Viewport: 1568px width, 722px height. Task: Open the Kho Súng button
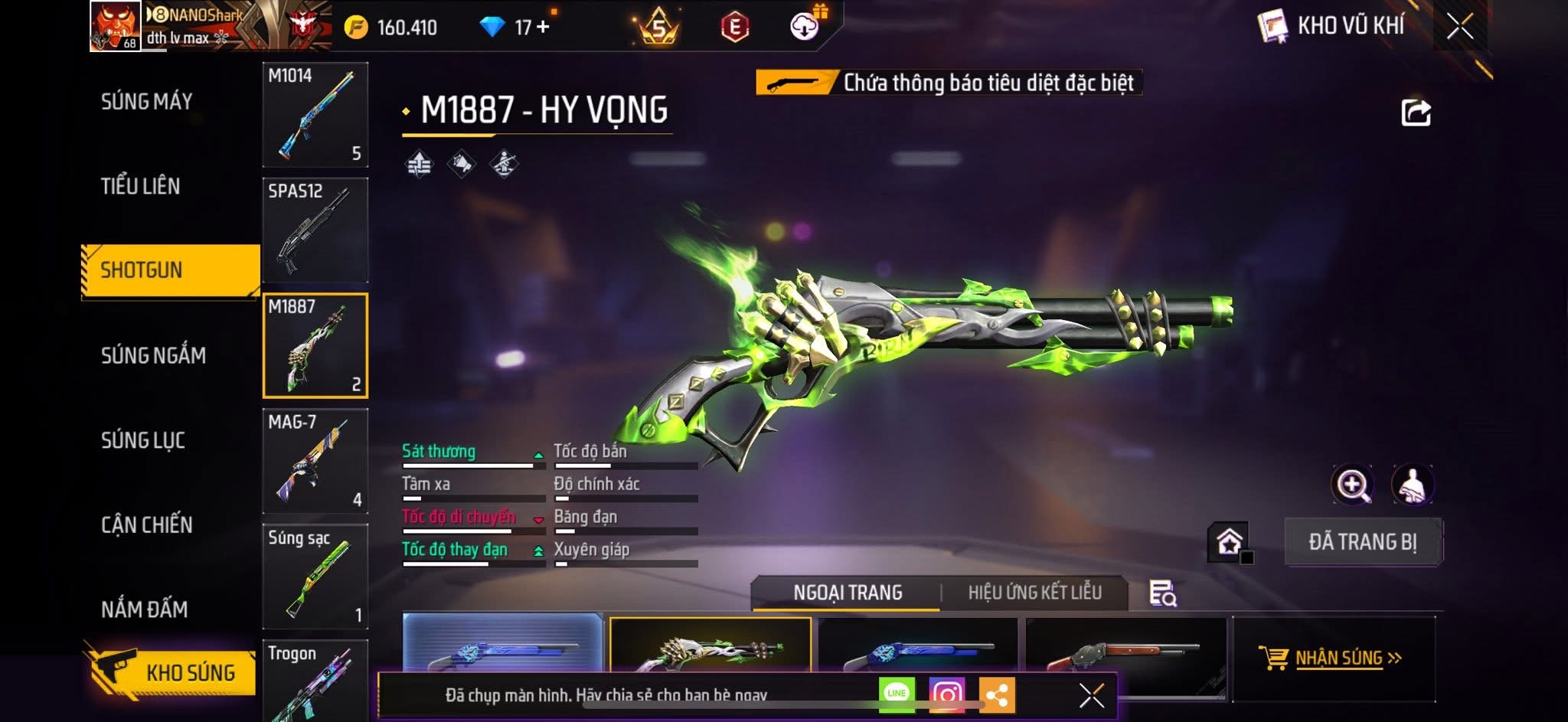pyautogui.click(x=171, y=672)
